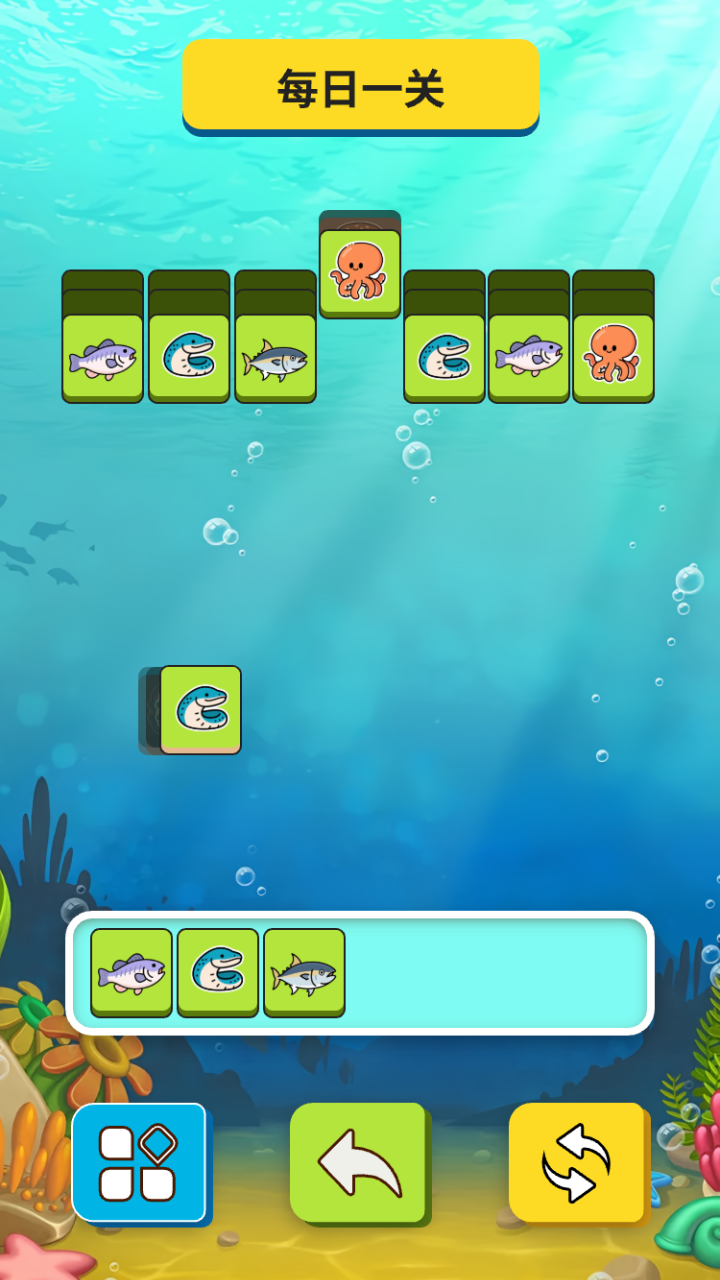Image resolution: width=720 pixels, height=1280 pixels.
Task: Choose the octopus tile beside the bass tile
Action: click(613, 358)
